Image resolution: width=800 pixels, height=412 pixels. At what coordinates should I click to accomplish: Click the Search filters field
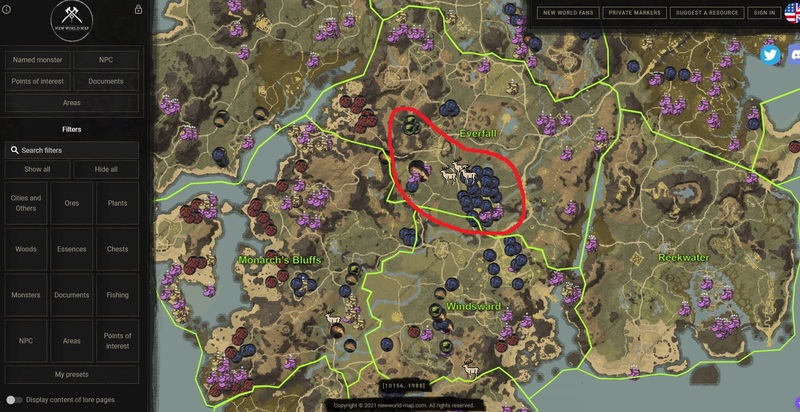pyautogui.click(x=75, y=150)
